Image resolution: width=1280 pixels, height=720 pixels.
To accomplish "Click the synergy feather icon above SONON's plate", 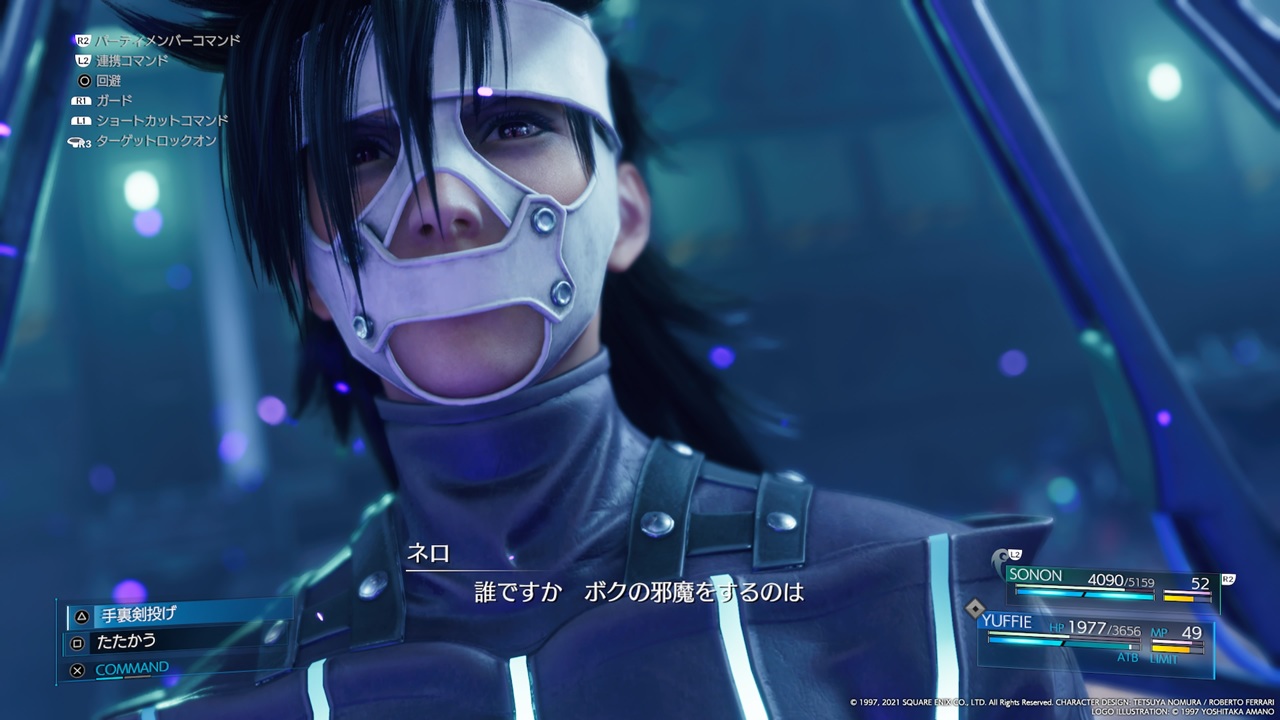I will tap(1000, 558).
